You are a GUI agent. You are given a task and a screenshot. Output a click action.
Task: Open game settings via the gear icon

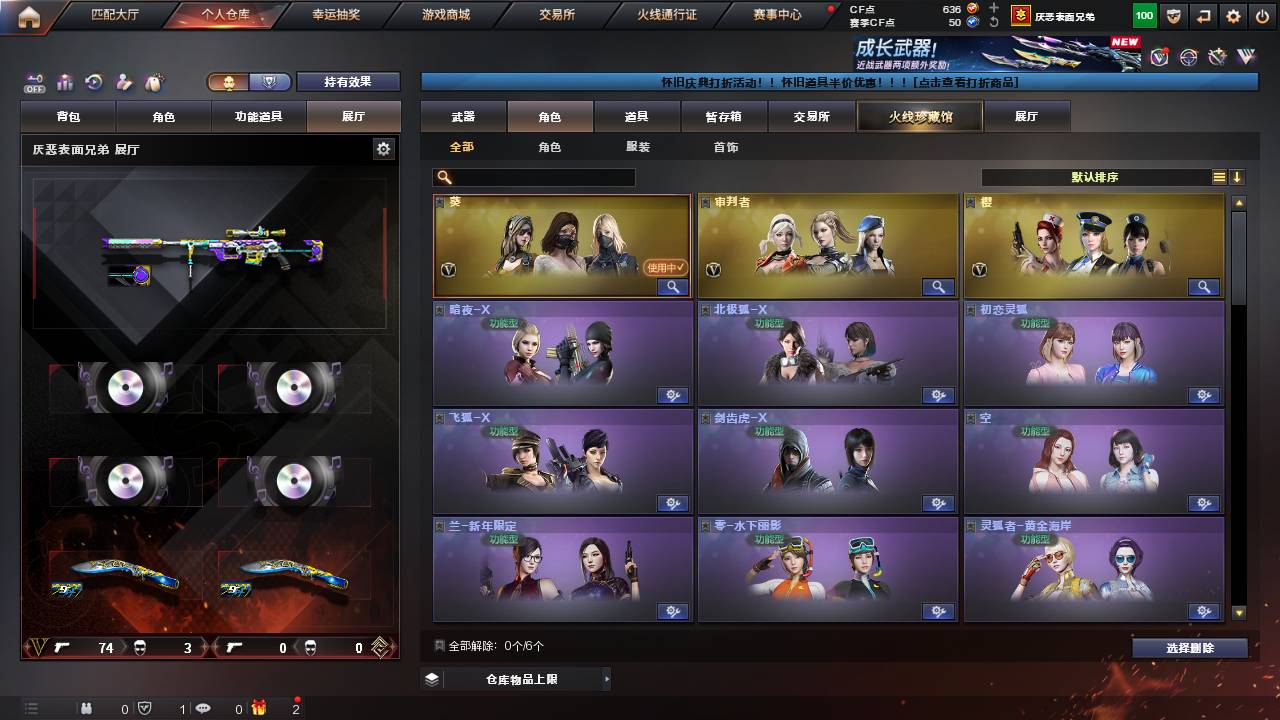(1233, 16)
